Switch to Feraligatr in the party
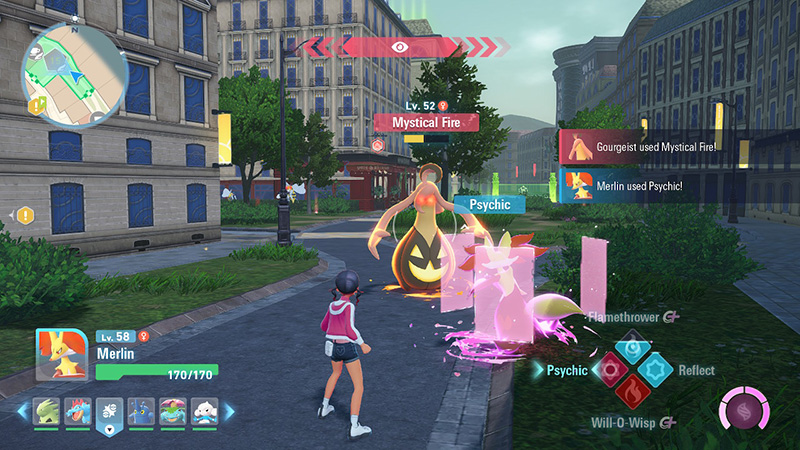 78,411
